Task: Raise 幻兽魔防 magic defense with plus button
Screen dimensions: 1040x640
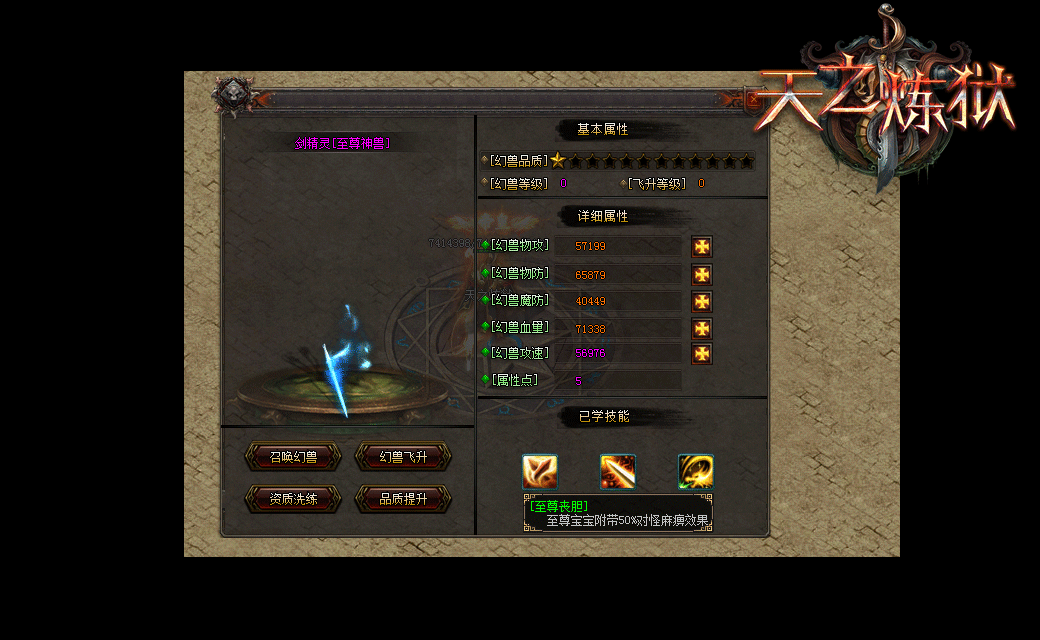Action: (702, 301)
